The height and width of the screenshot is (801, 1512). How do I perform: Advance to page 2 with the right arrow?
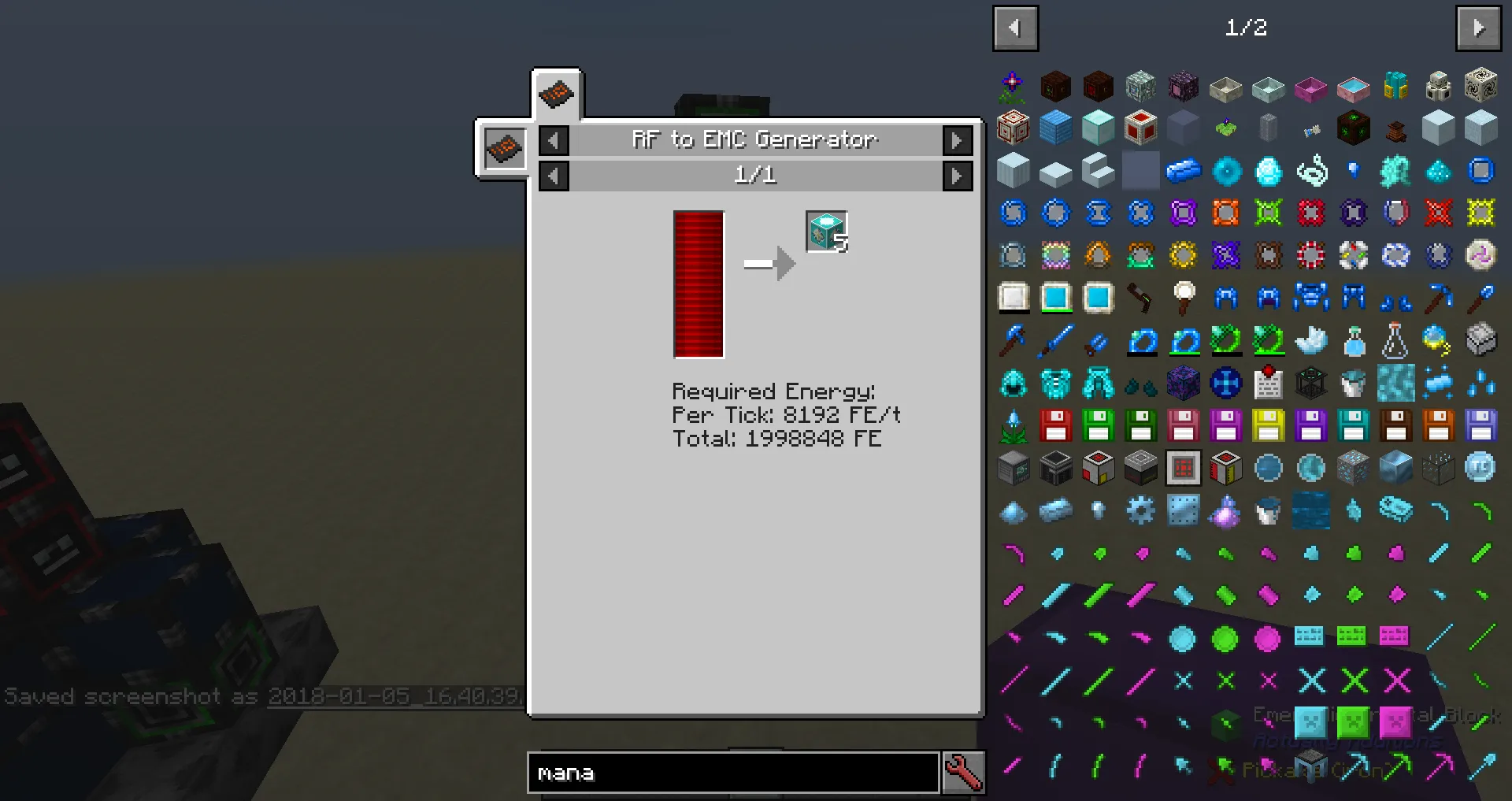(x=1479, y=28)
